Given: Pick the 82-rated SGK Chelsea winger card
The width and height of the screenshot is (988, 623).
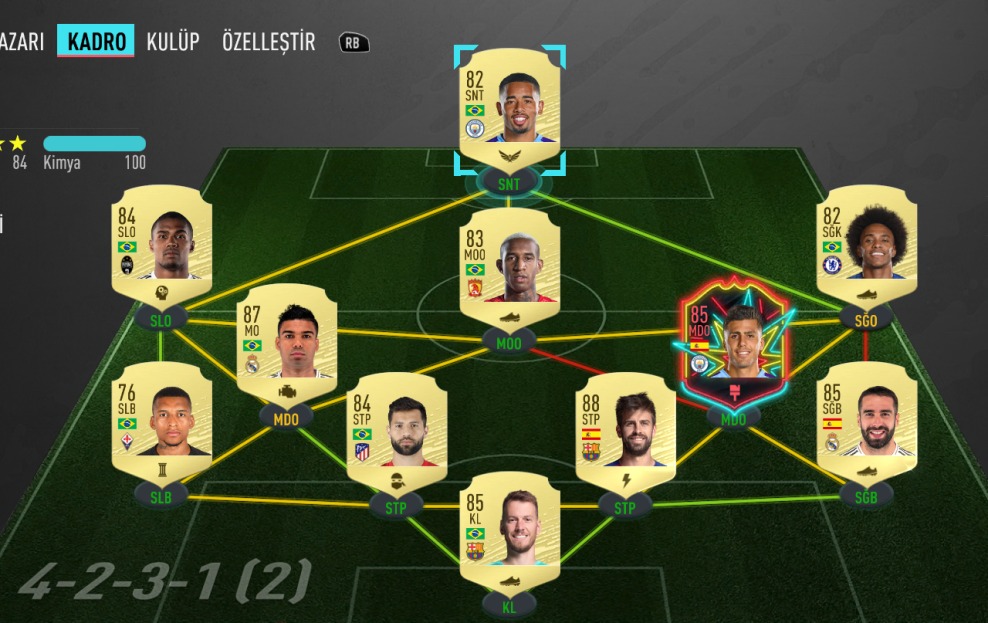Looking at the screenshot, I should point(866,244).
